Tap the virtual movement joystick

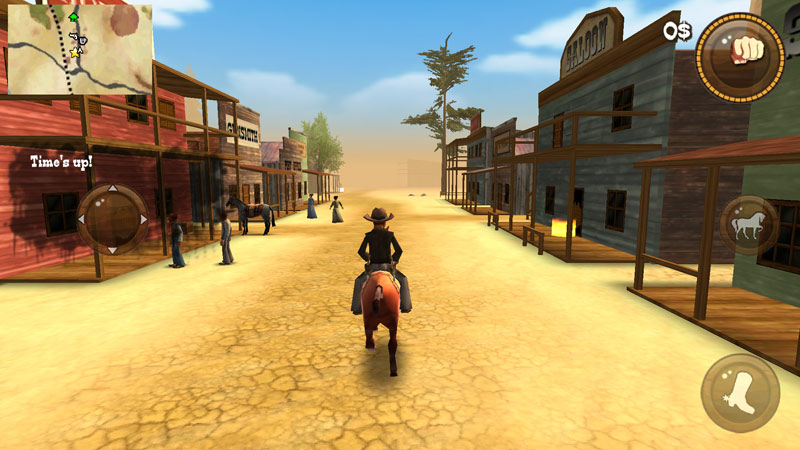[112, 218]
